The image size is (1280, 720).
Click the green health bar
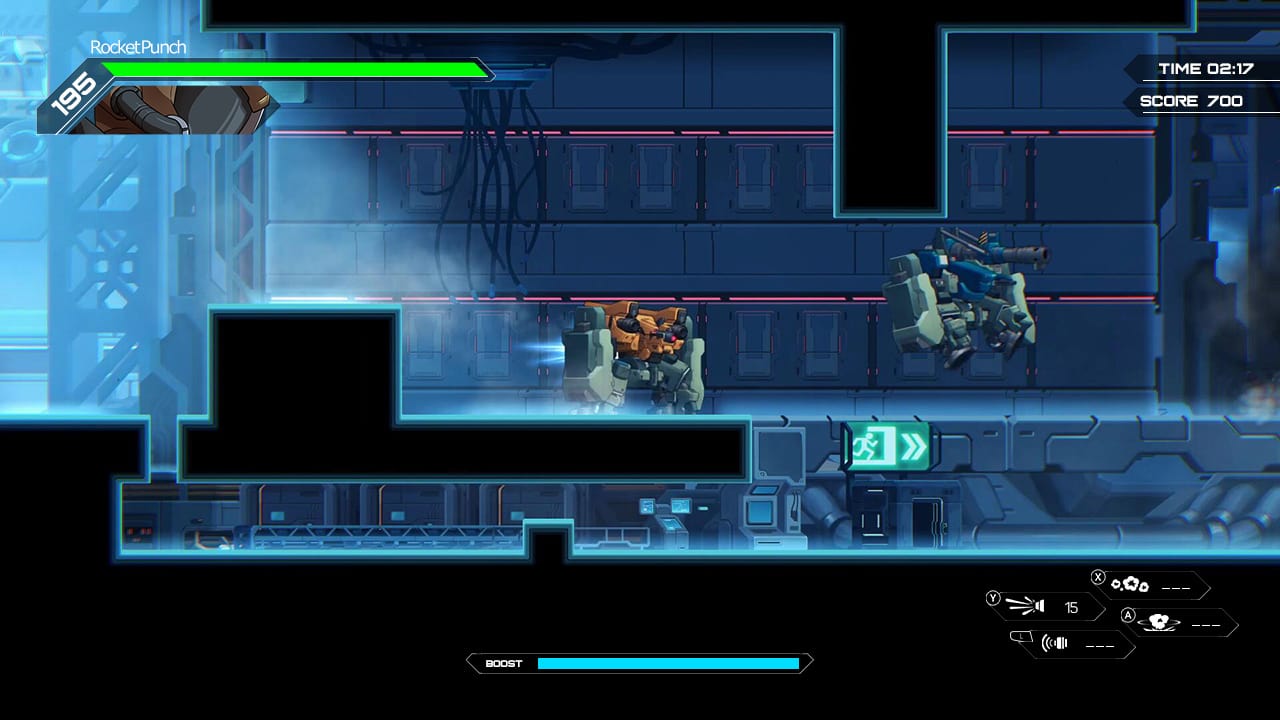[x=290, y=71]
